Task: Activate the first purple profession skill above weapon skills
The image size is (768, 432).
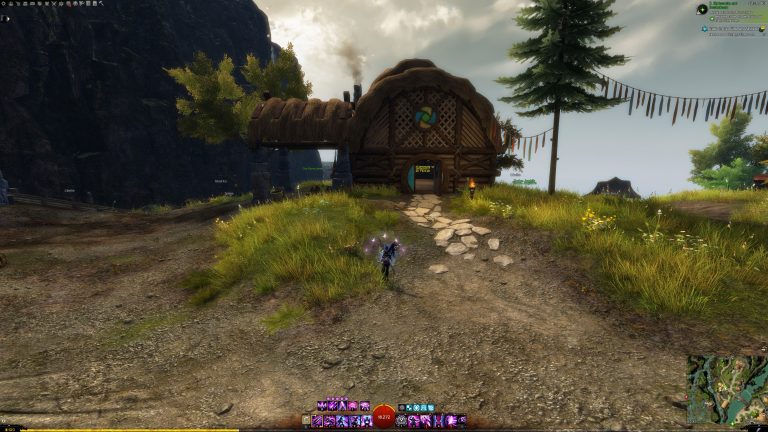Action: coord(321,407)
